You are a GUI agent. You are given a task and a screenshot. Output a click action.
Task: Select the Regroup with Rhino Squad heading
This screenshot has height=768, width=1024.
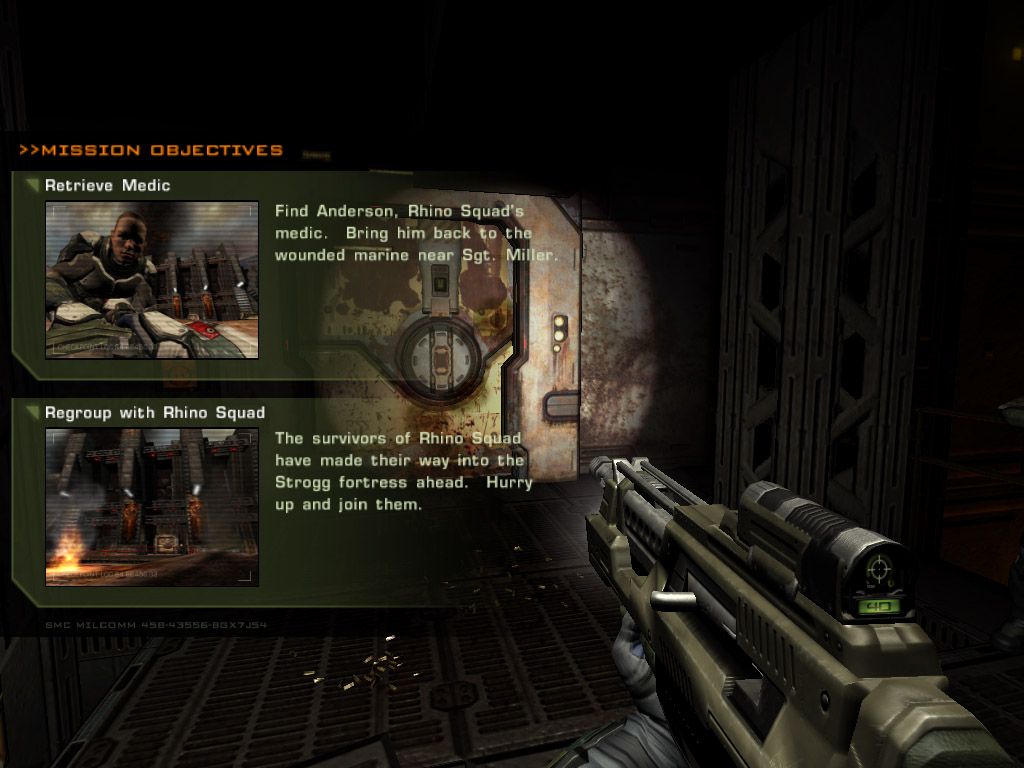154,412
